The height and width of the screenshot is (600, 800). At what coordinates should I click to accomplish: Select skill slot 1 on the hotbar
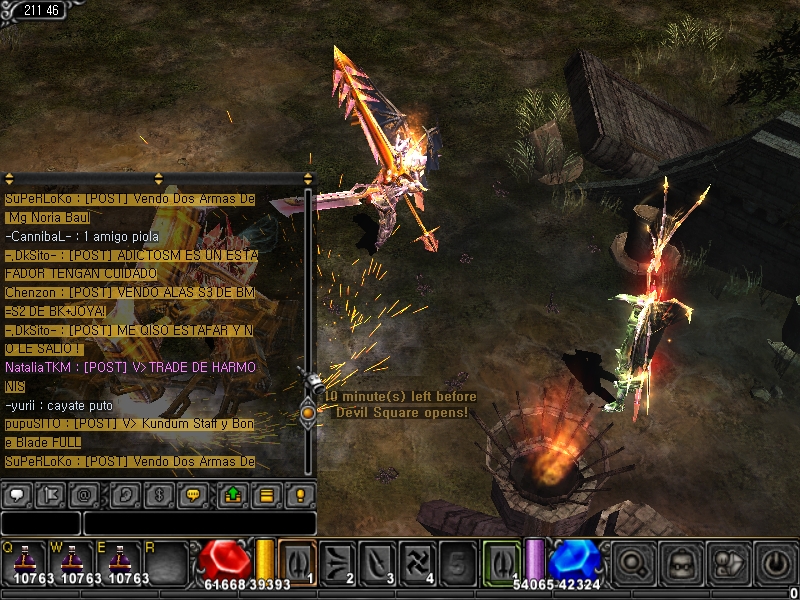[x=296, y=560]
